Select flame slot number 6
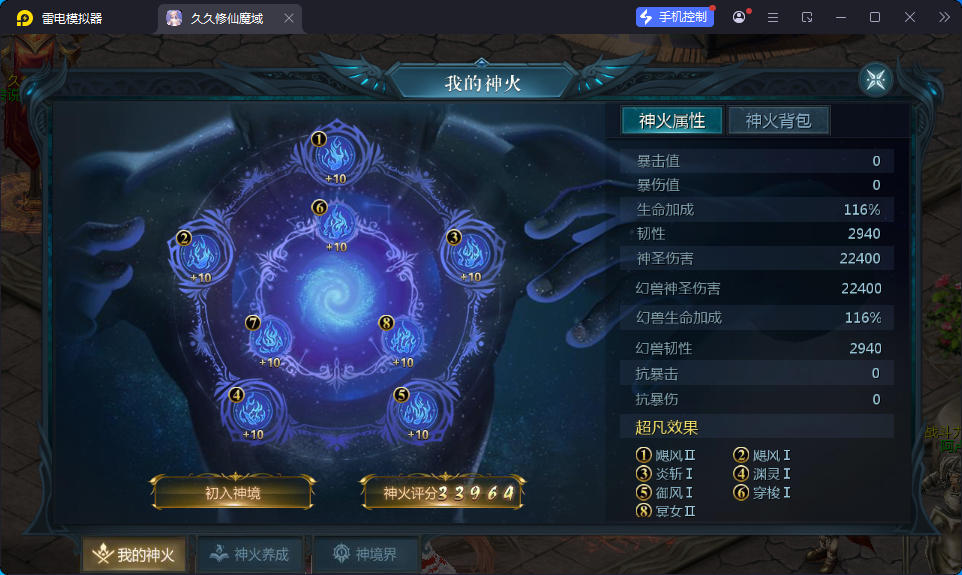 coord(336,222)
